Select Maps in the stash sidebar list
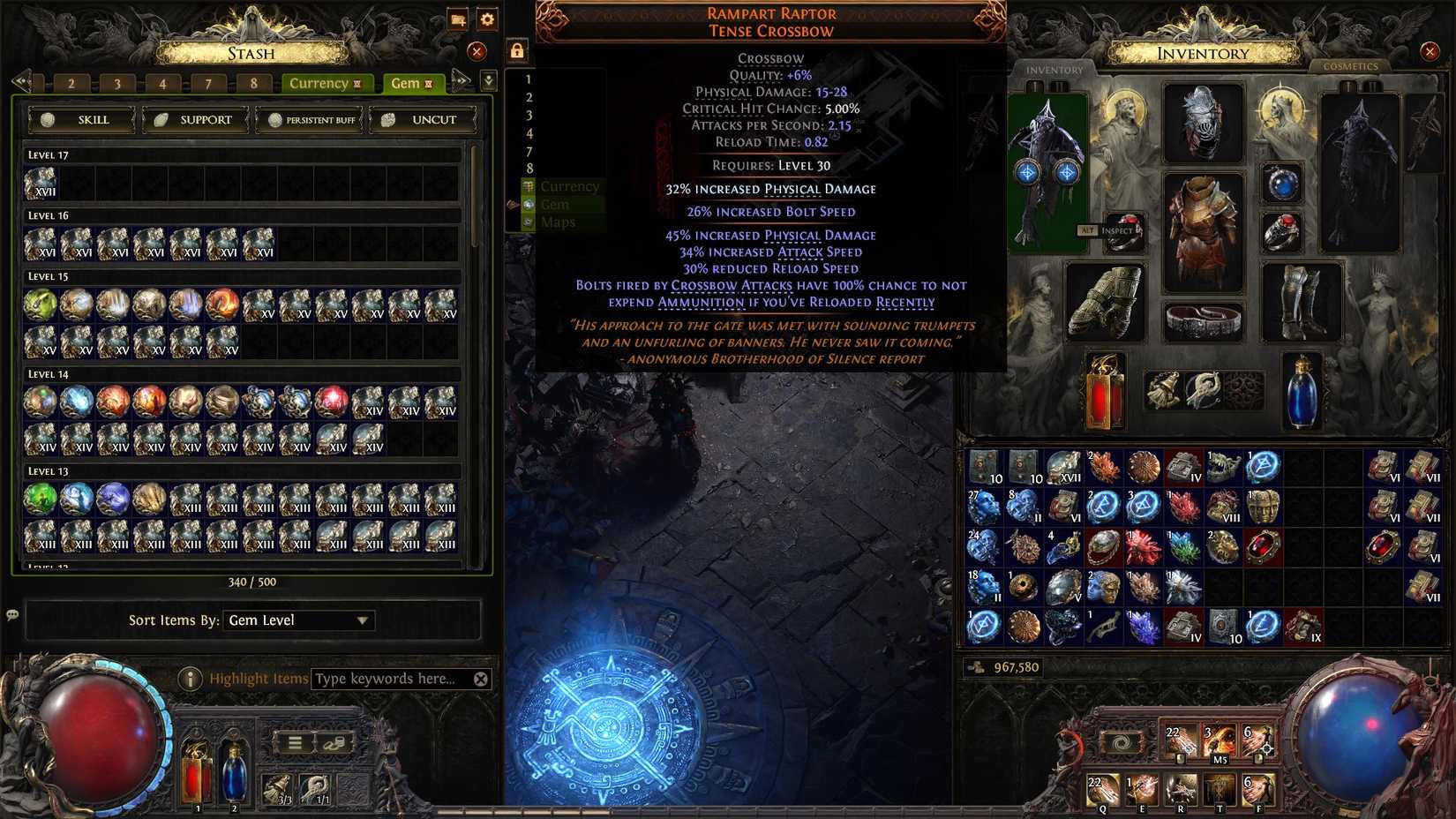This screenshot has width=1456, height=819. tap(558, 222)
